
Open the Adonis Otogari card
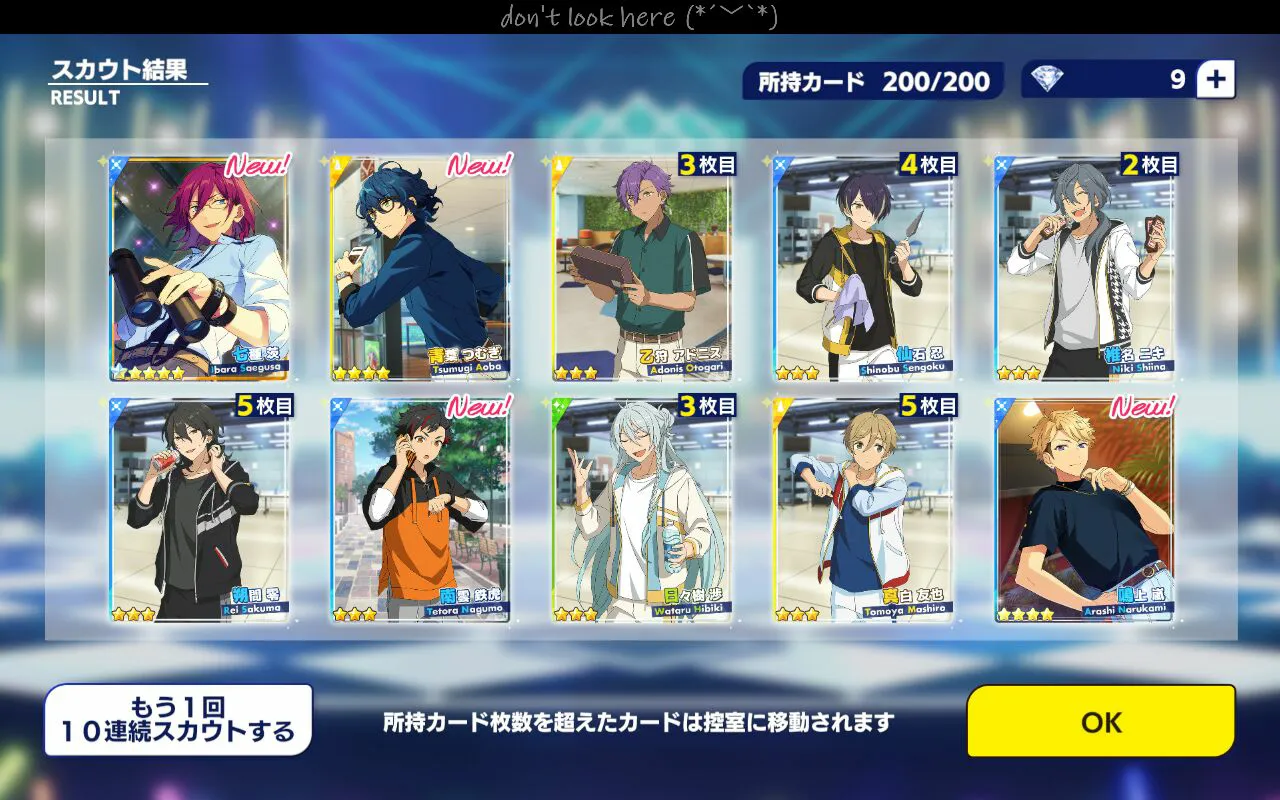[642, 268]
